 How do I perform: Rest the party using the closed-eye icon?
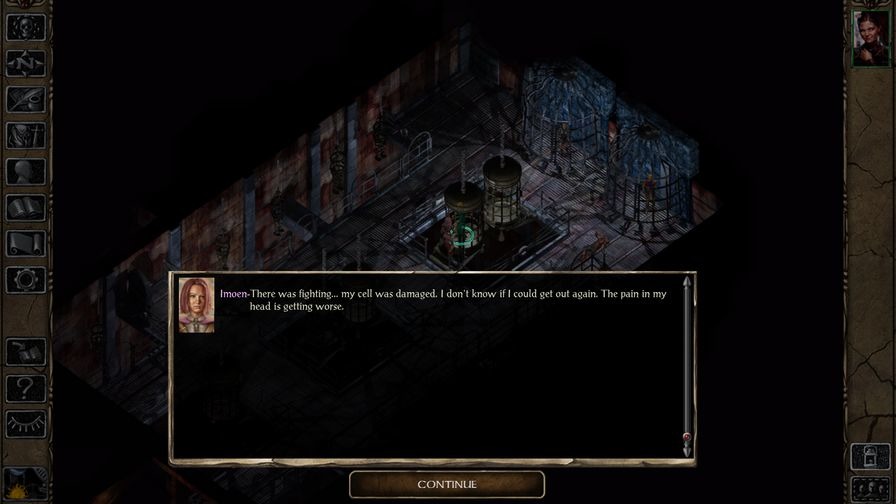click(25, 424)
